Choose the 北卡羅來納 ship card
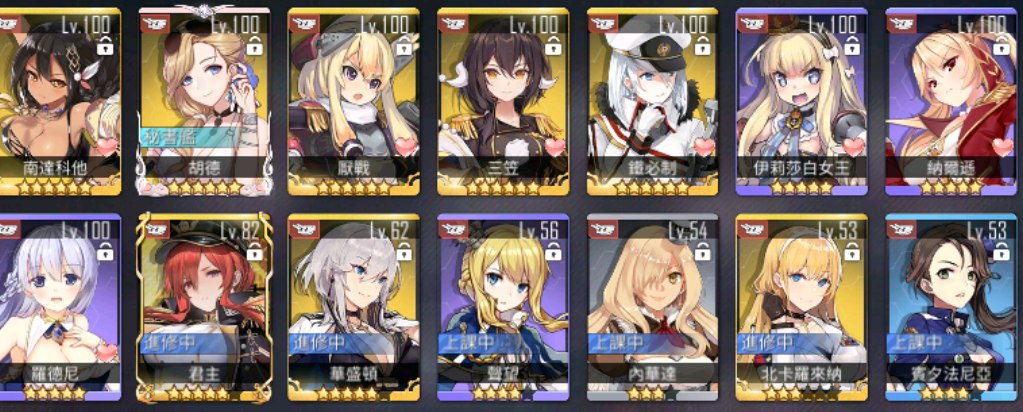Viewport: 1023px width, 412px height. pos(801,306)
